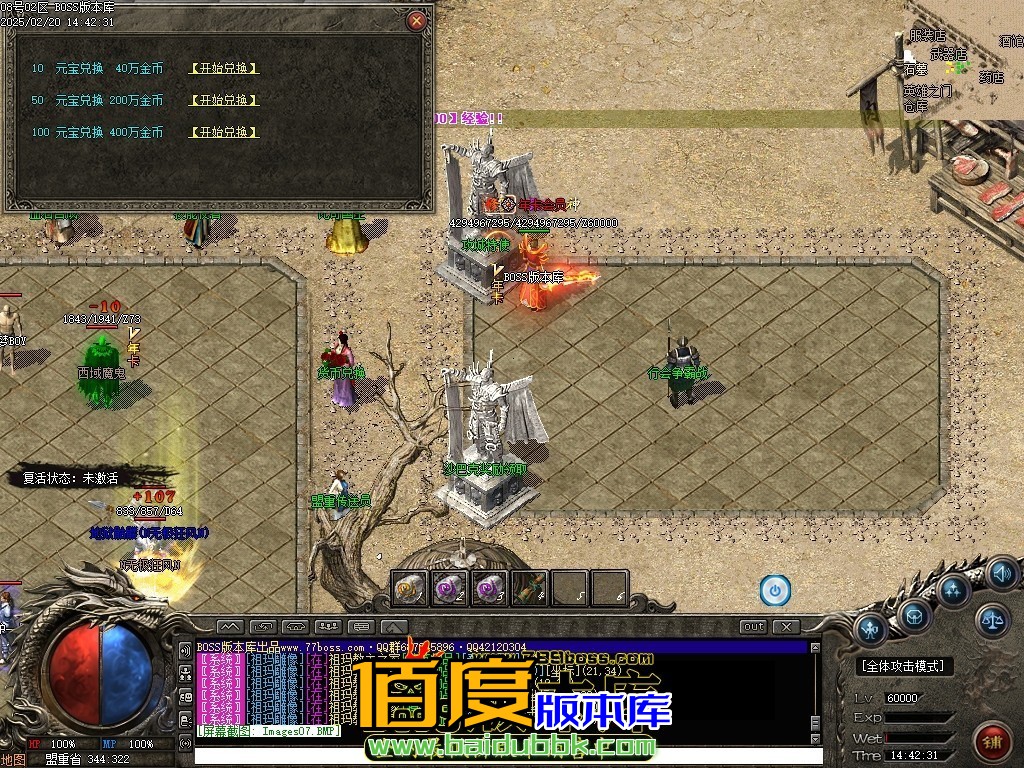Start the 50 yuanbao for 2 million gold exchange
The width and height of the screenshot is (1024, 768).
point(224,100)
